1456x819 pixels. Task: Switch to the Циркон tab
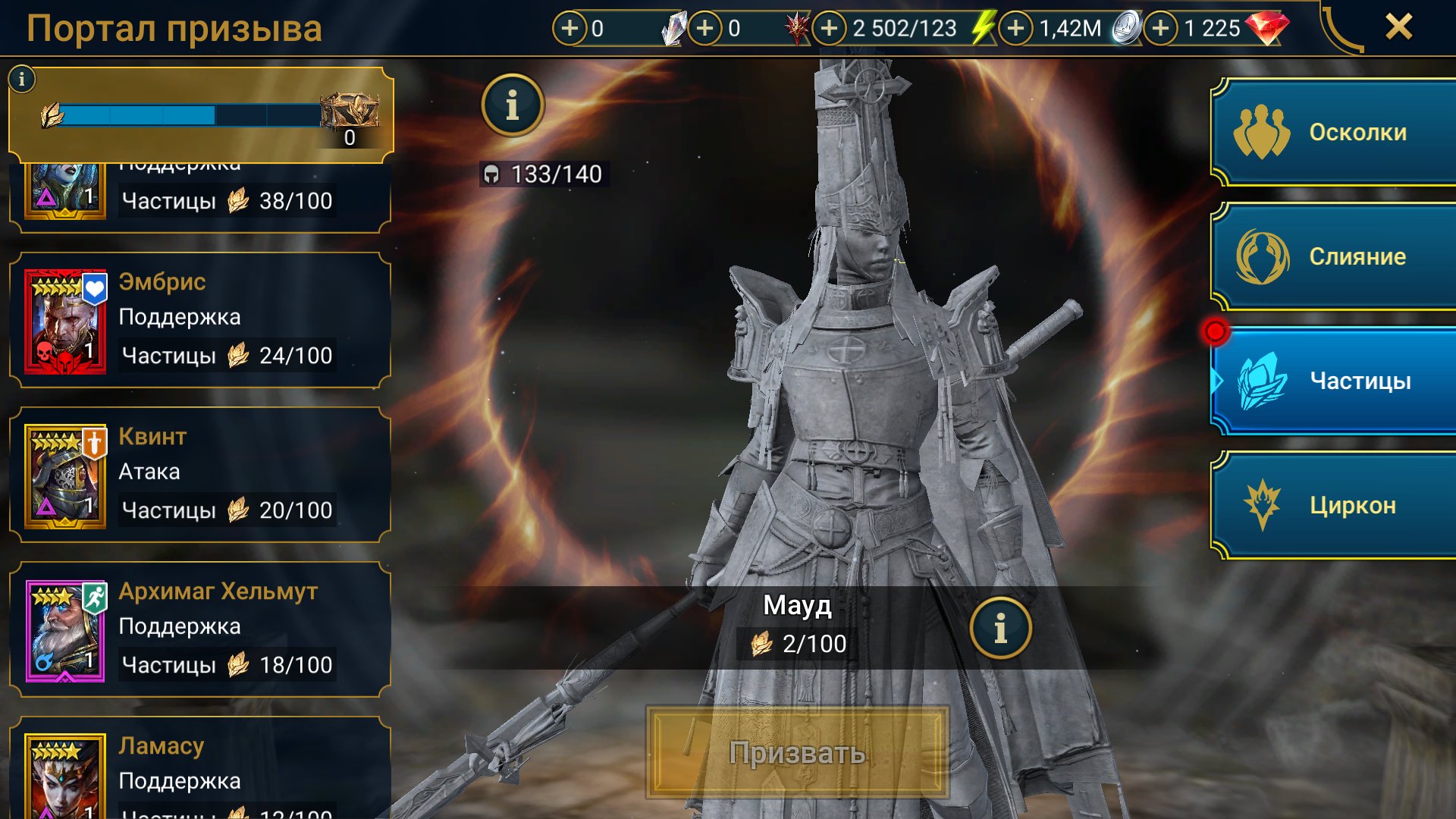click(x=1333, y=505)
